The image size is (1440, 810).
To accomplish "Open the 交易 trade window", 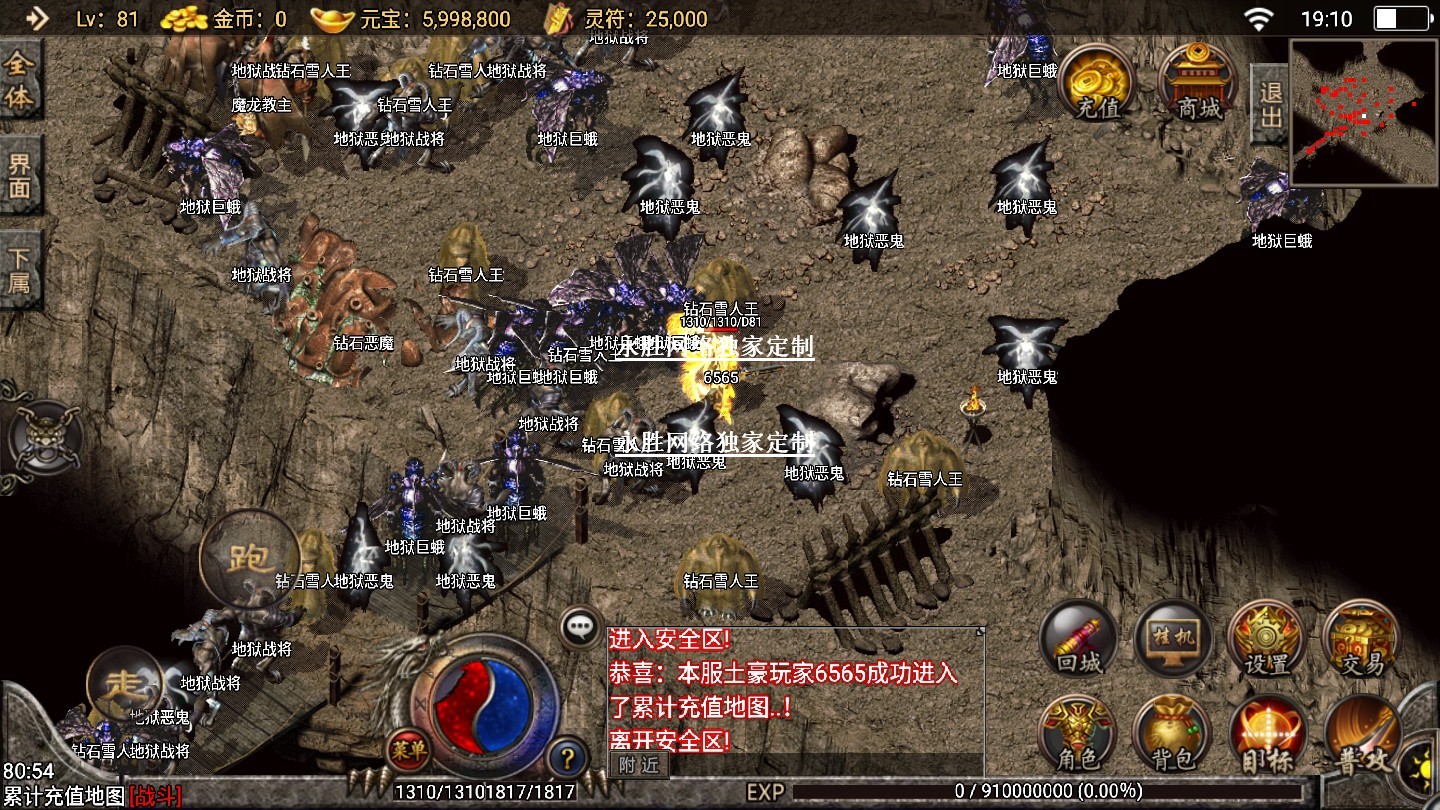I will 1361,638.
